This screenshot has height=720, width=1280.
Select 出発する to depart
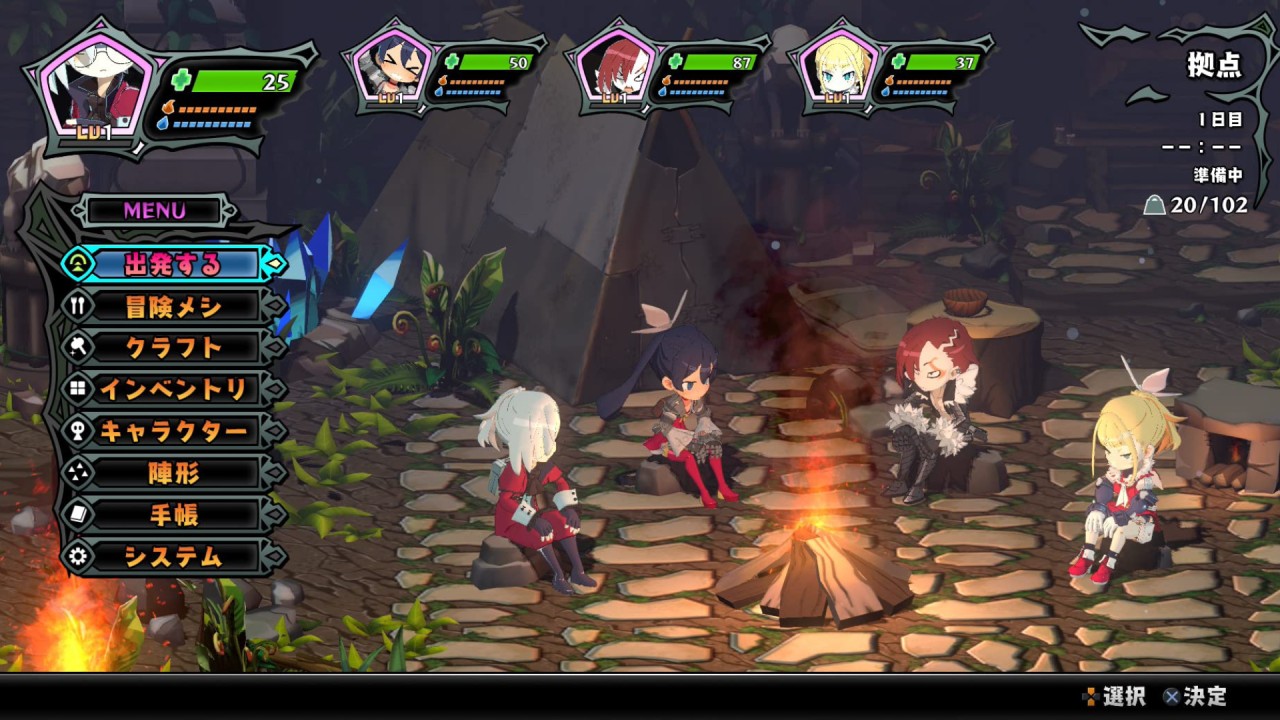(x=173, y=265)
